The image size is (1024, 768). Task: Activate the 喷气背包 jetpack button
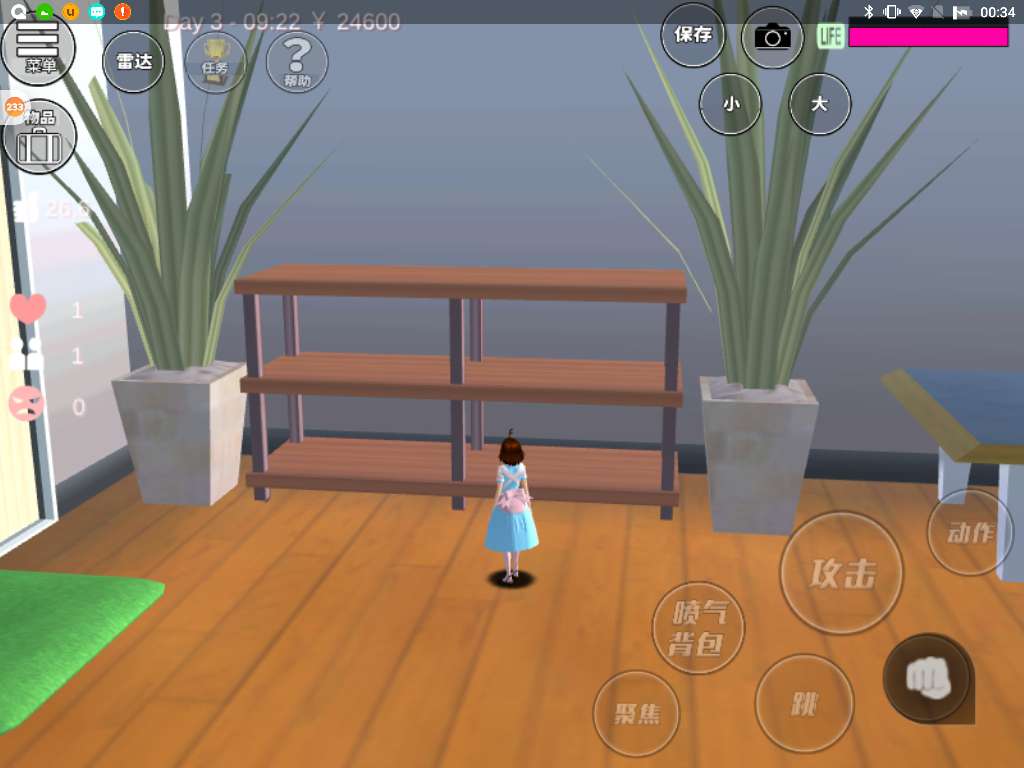(x=698, y=629)
